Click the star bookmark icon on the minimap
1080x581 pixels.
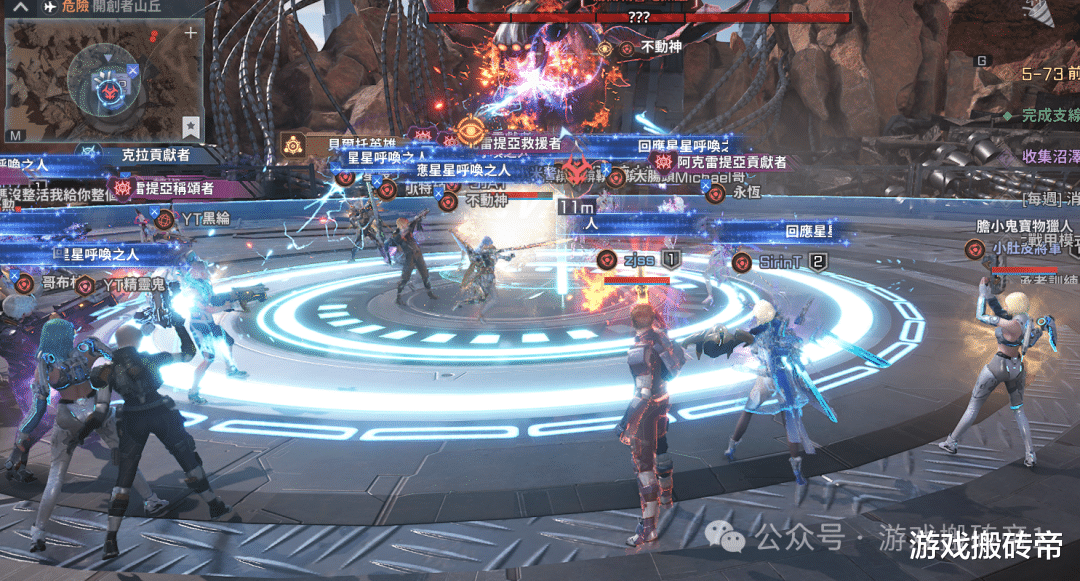tap(190, 126)
